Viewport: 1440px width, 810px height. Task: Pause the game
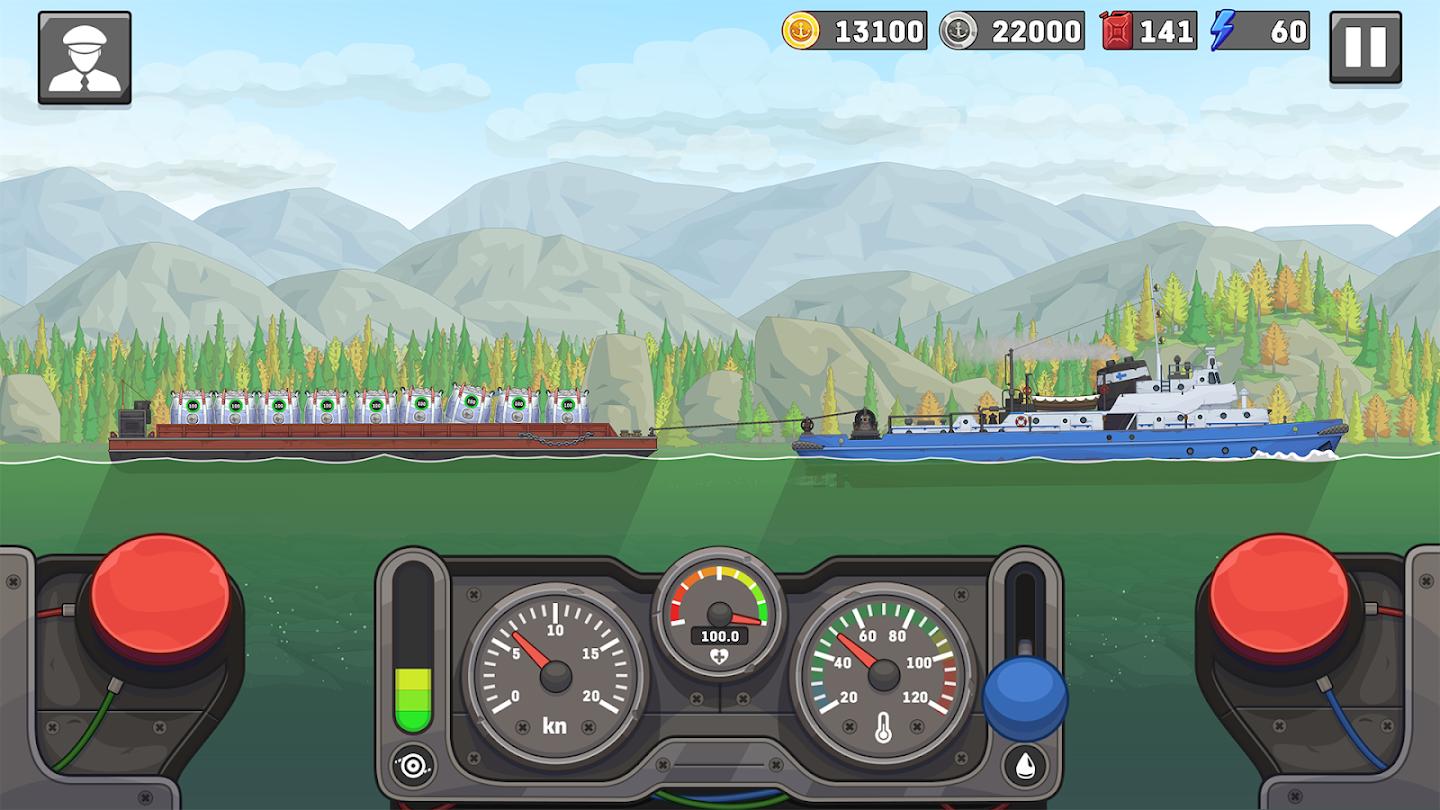click(1365, 47)
